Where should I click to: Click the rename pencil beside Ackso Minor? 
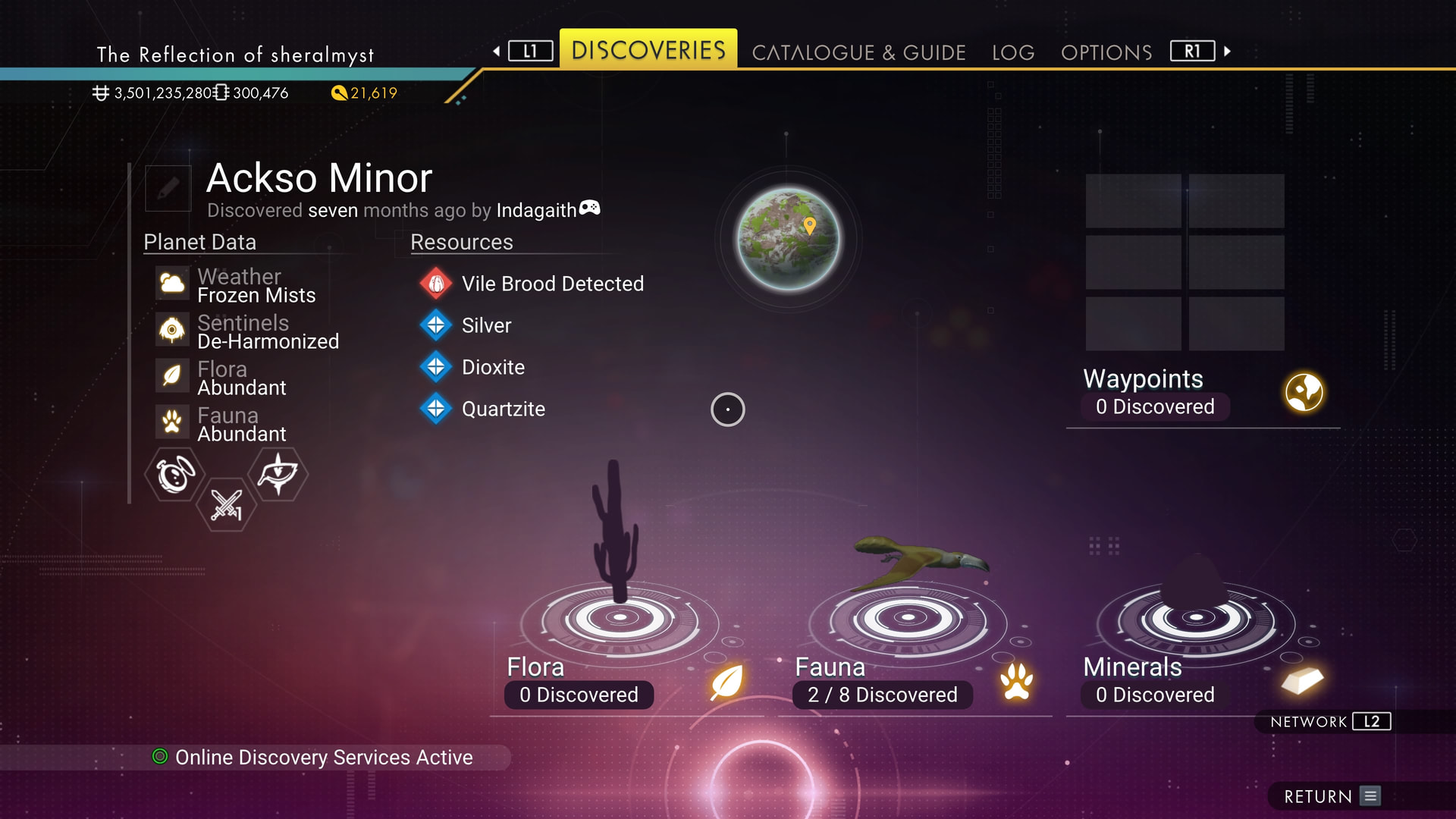coord(168,188)
